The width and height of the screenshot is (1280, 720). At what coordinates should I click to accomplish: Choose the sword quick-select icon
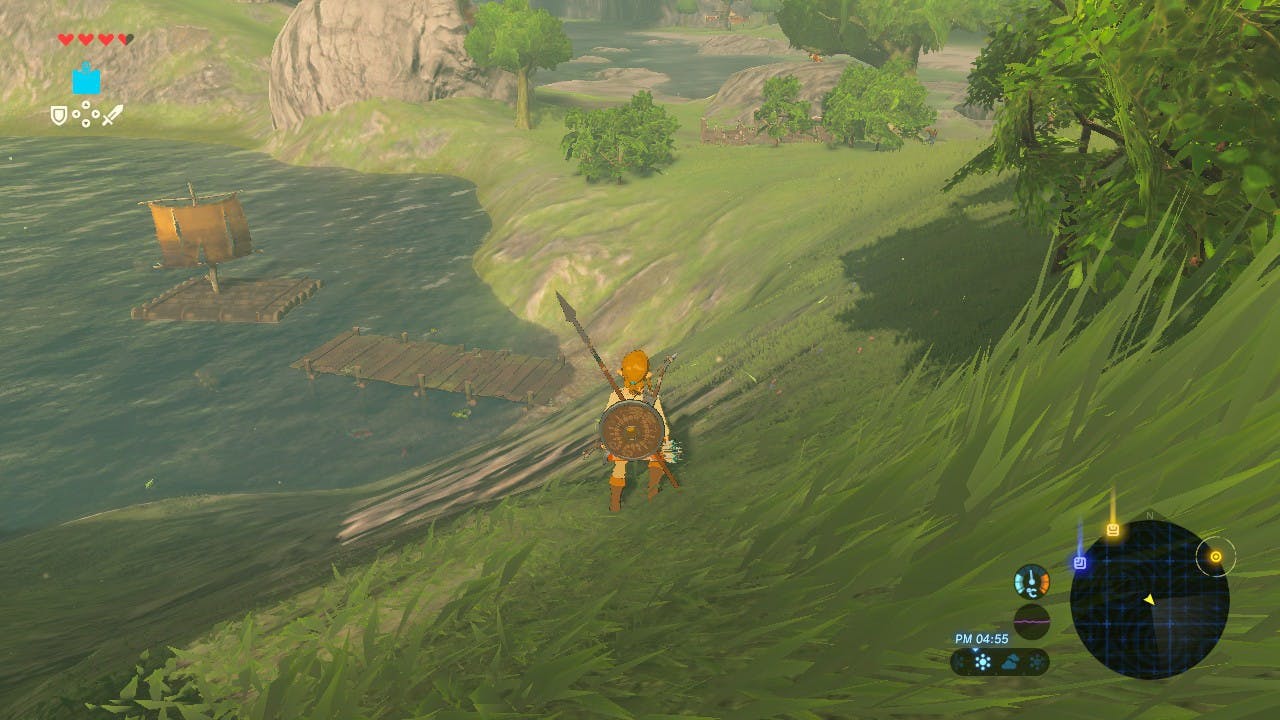coord(112,115)
